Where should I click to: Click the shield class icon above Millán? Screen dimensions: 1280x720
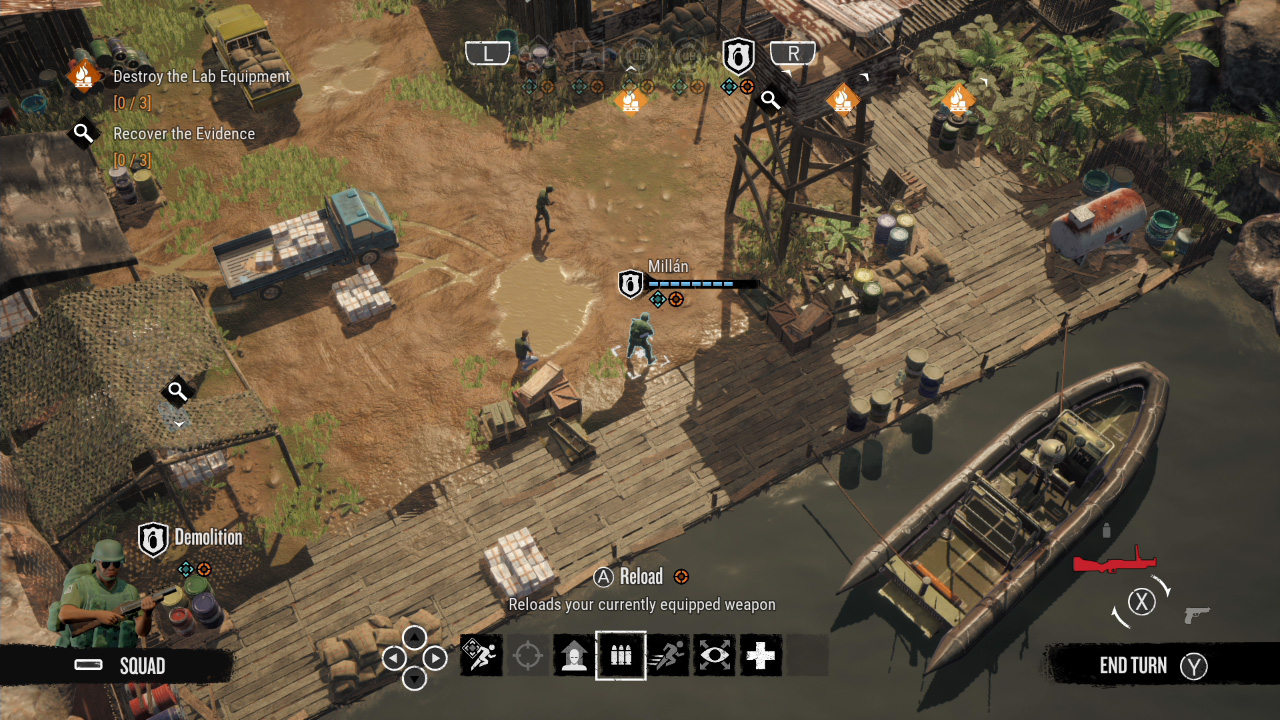(629, 283)
